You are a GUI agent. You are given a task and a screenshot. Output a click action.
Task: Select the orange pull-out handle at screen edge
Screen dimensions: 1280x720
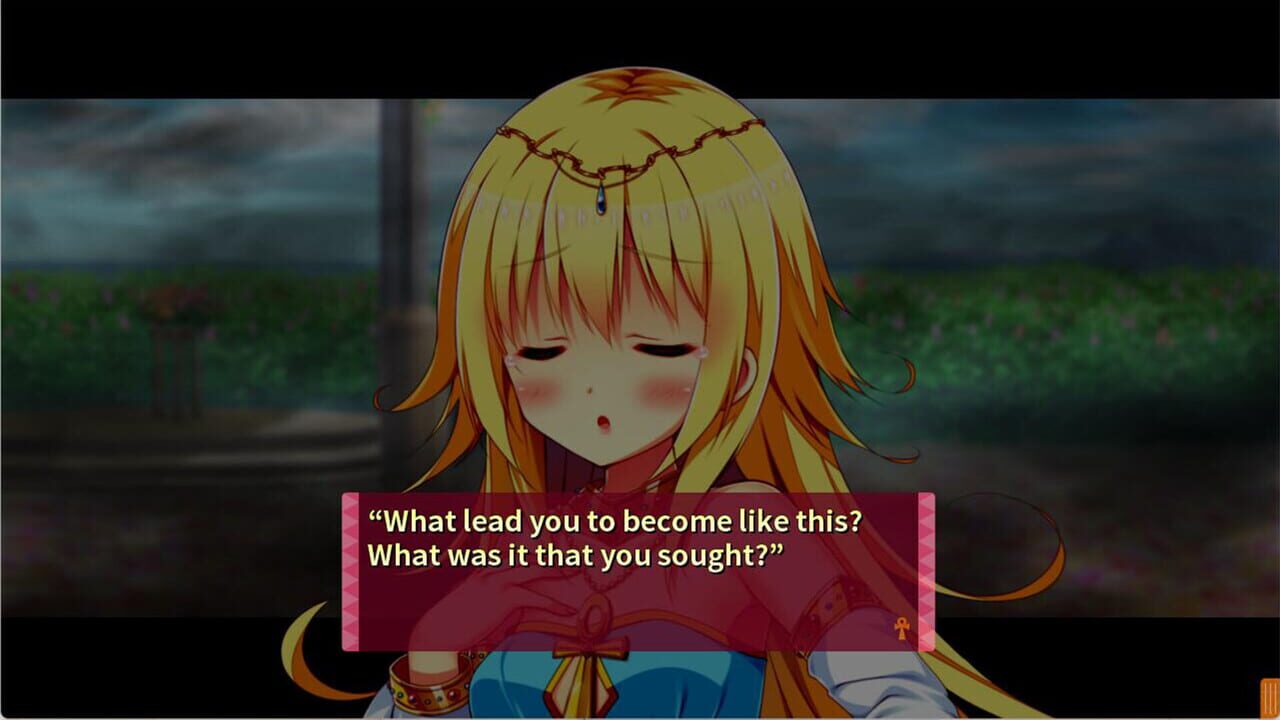[x=1270, y=700]
